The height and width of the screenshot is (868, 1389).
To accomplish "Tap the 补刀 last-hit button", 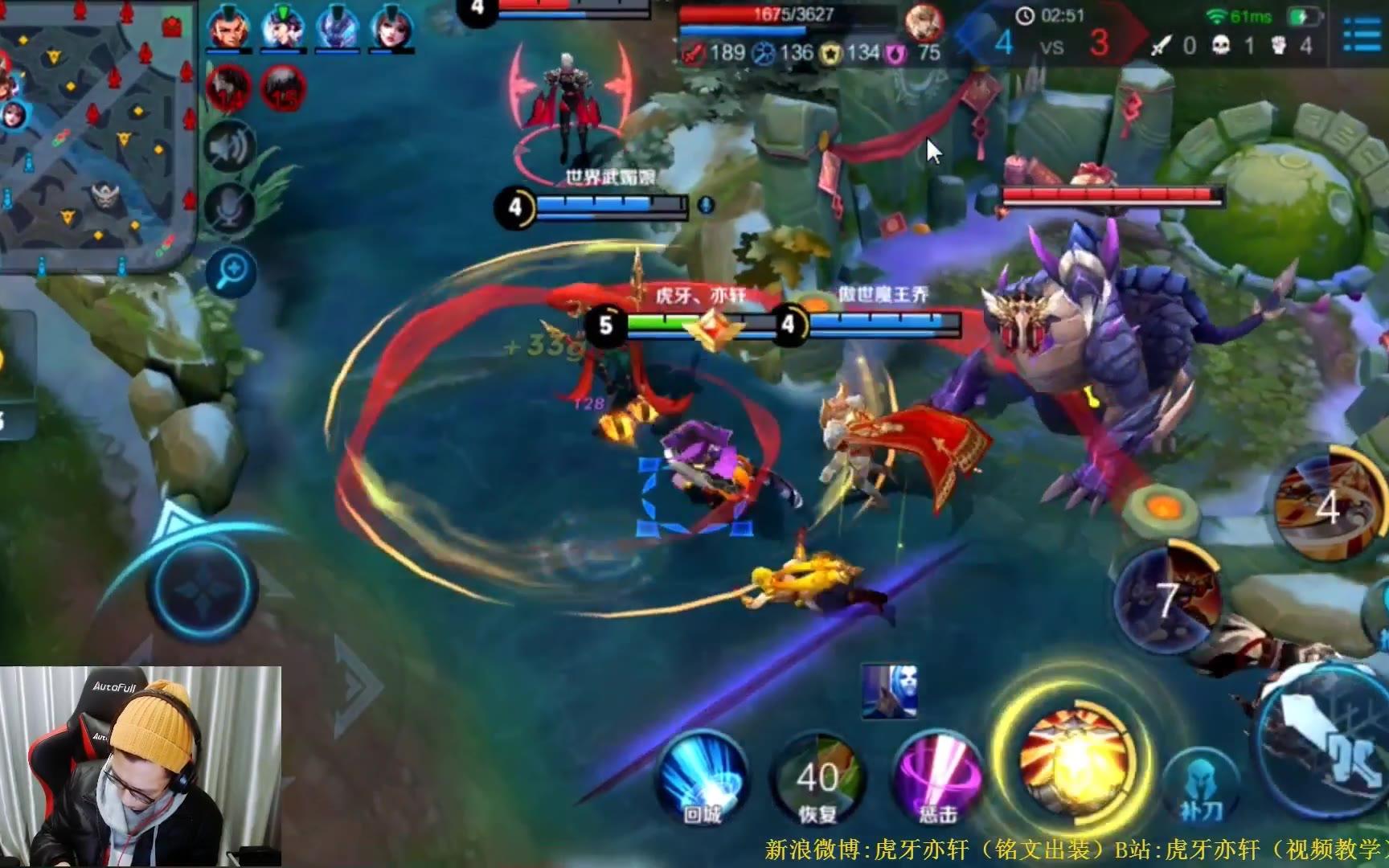I will pyautogui.click(x=1199, y=786).
